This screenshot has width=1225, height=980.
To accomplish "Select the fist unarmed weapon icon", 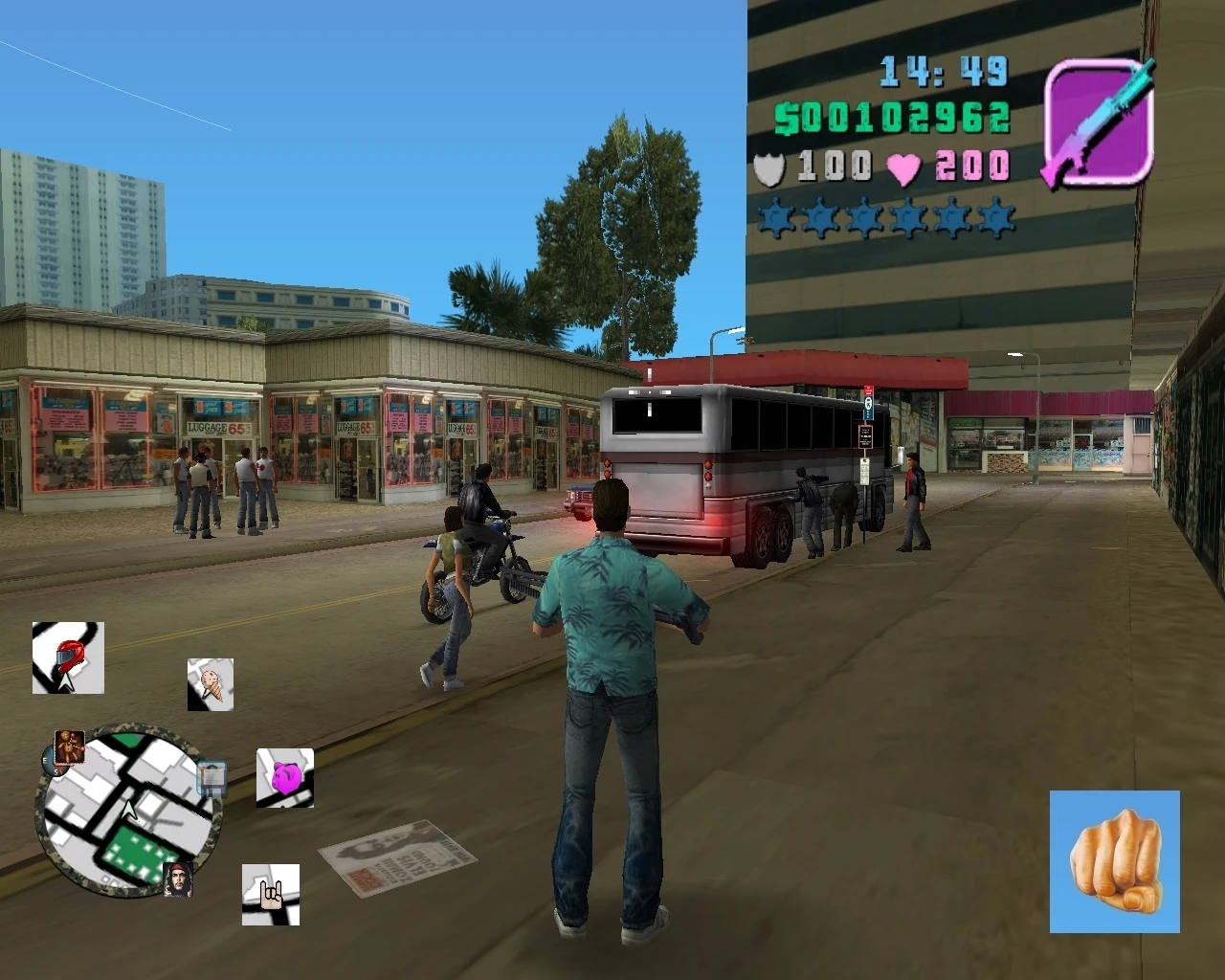I will coord(1116,863).
